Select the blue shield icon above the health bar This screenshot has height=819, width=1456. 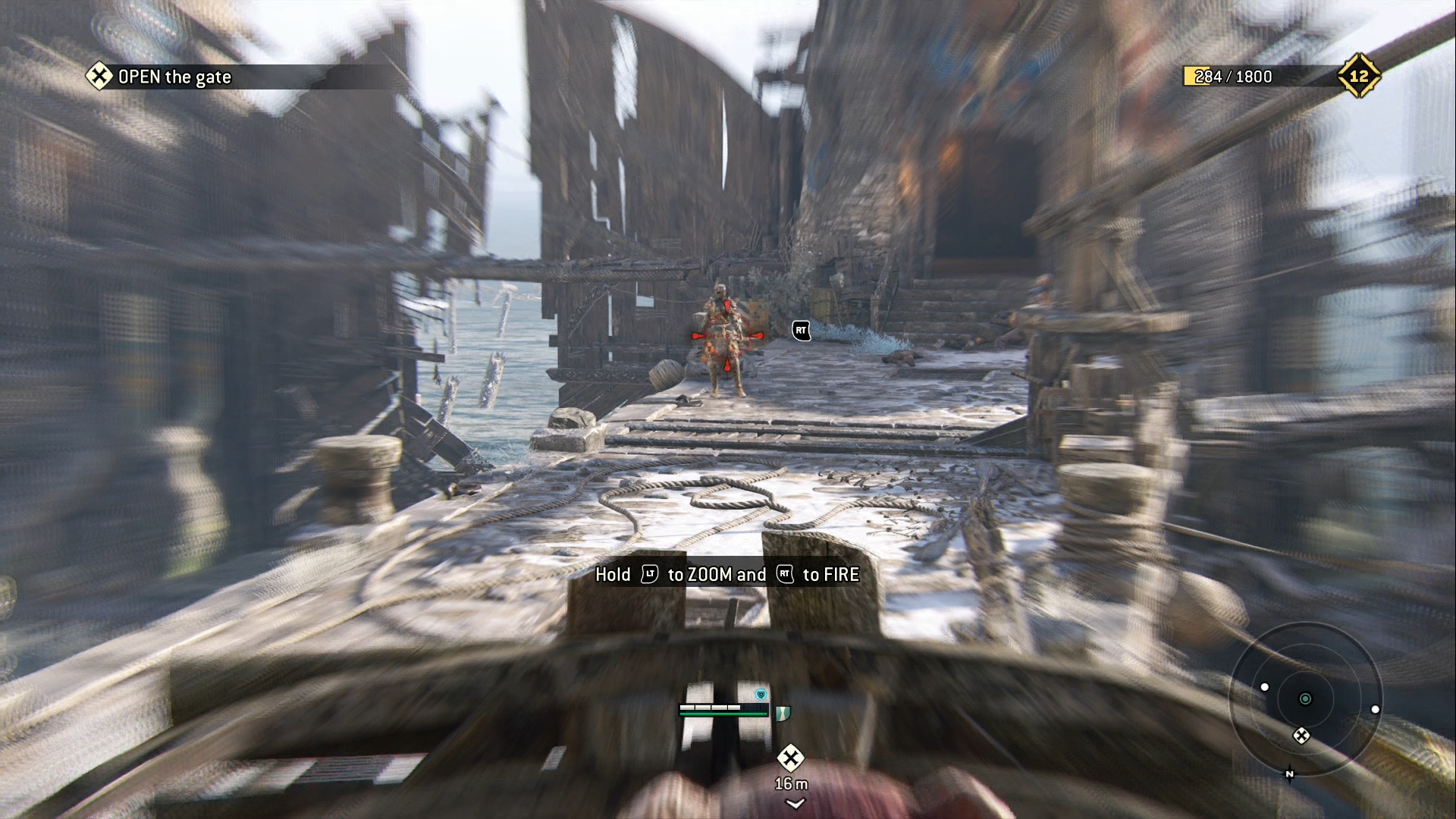(761, 695)
